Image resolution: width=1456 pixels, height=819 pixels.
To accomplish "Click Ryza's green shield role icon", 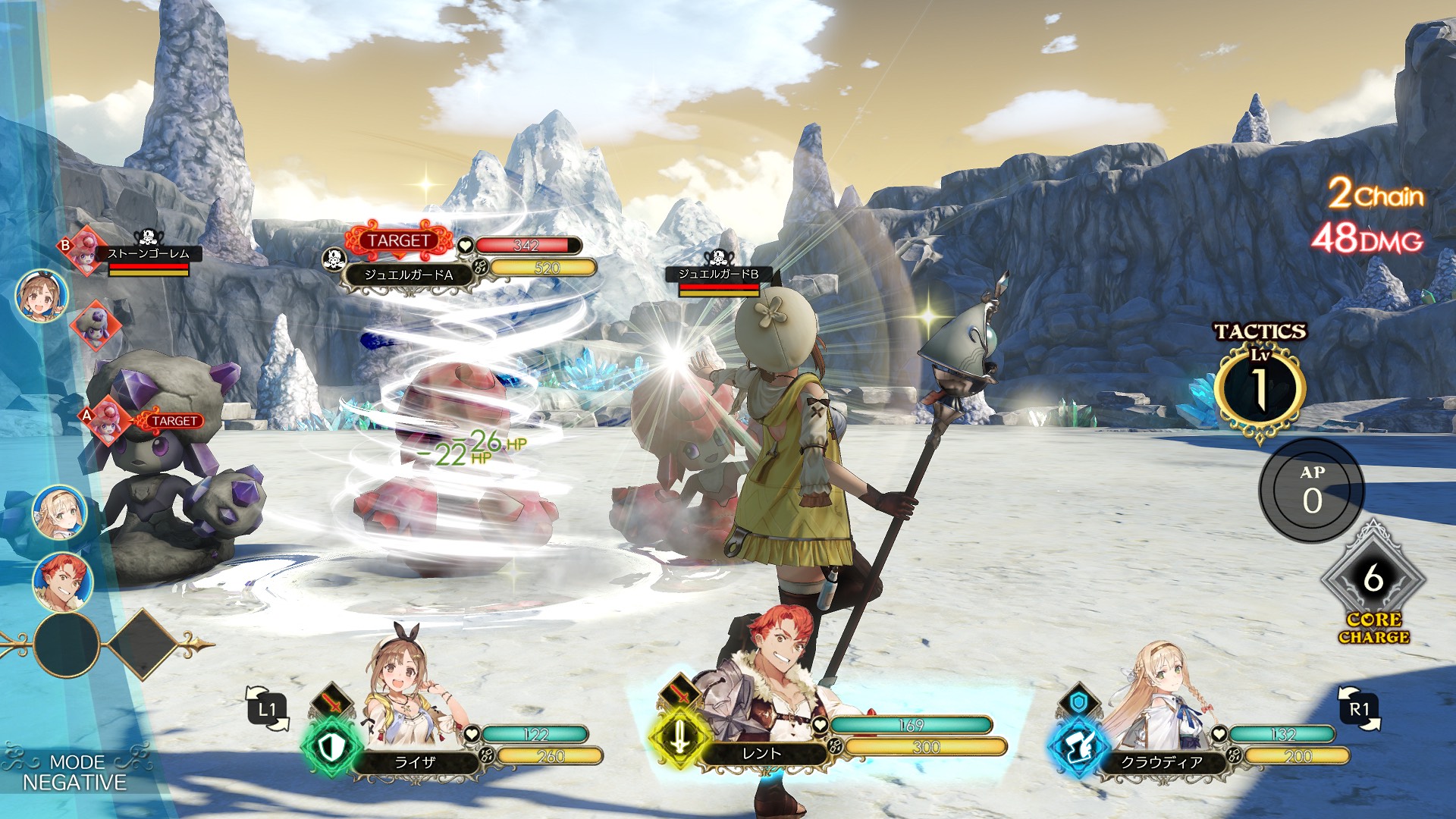I will [331, 748].
